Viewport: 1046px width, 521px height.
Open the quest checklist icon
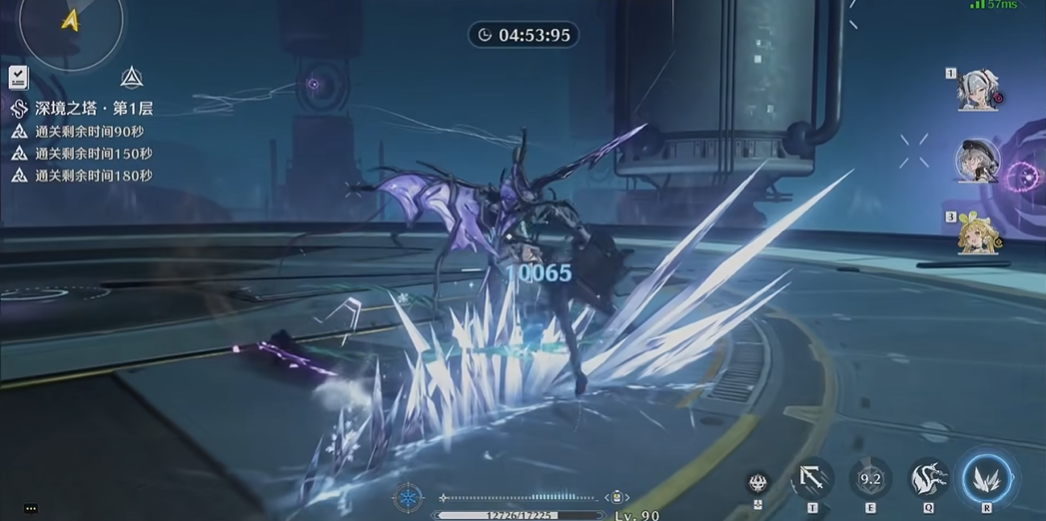click(x=18, y=77)
